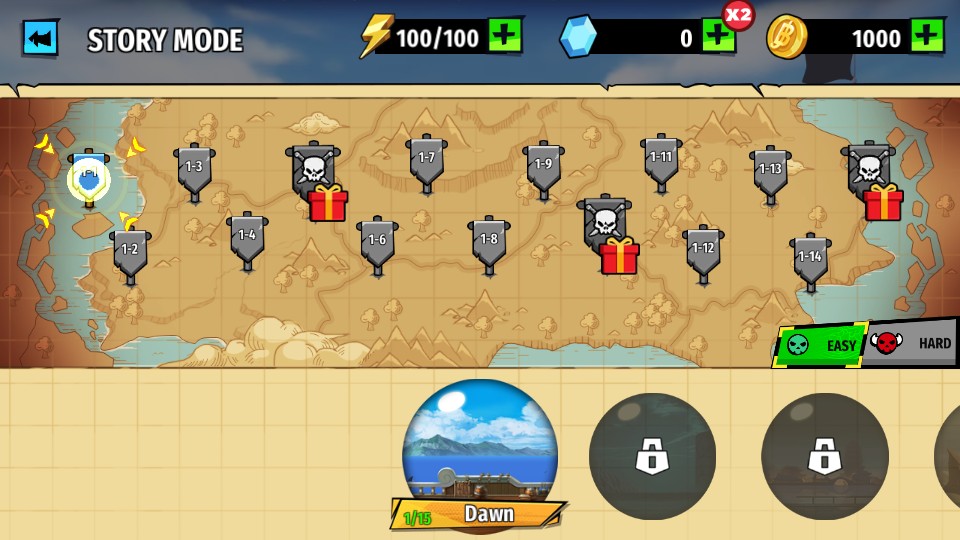960x540 pixels.
Task: Choose stage 1-3 flag marker
Action: pyautogui.click(x=194, y=168)
